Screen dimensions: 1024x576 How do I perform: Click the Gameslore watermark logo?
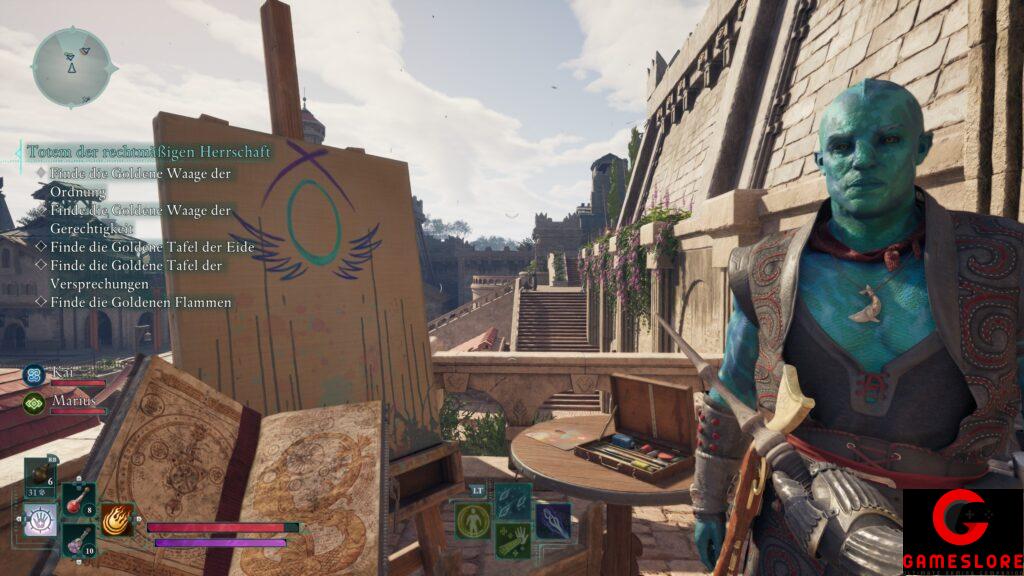(962, 532)
